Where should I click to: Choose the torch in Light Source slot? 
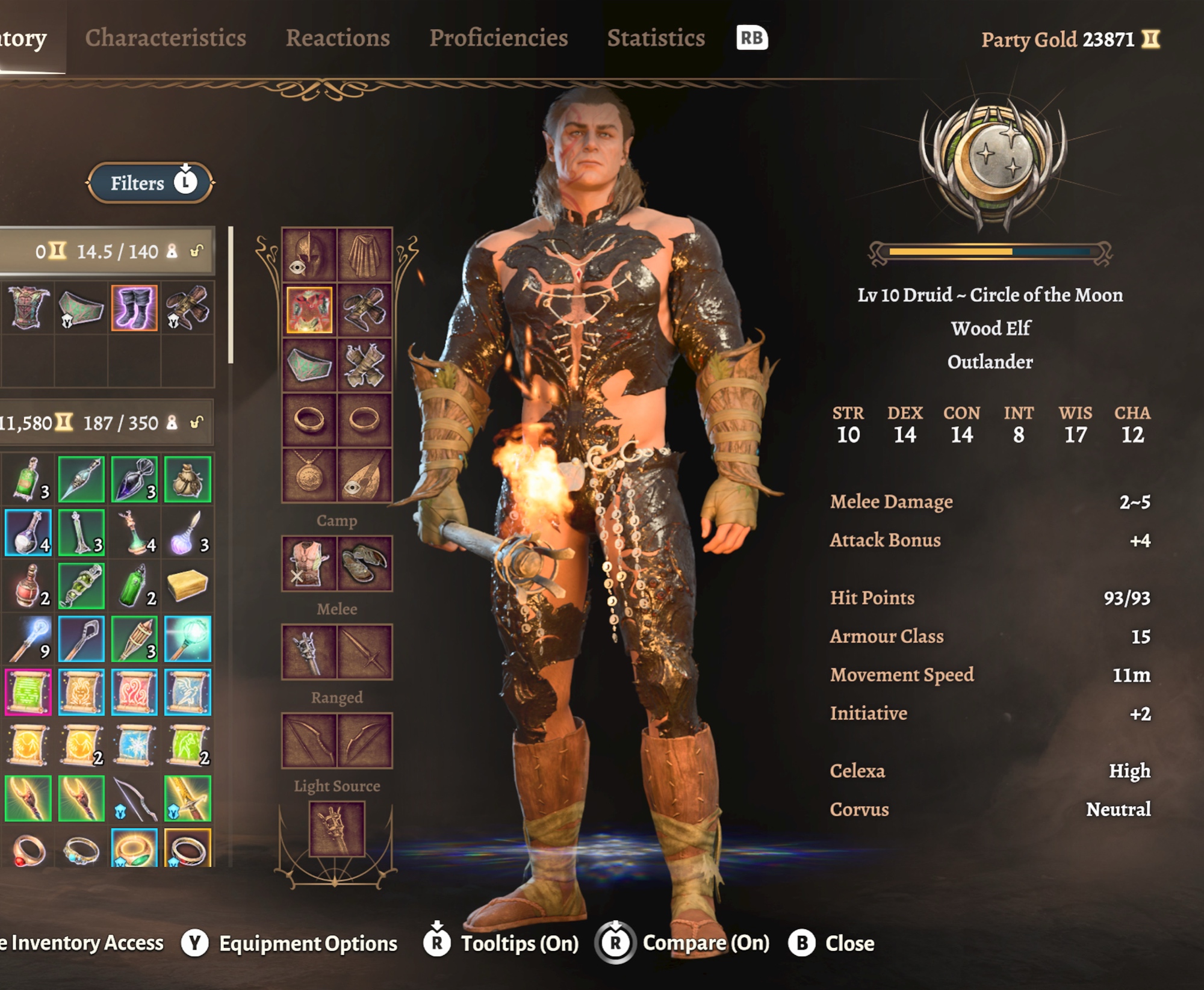coord(337,829)
